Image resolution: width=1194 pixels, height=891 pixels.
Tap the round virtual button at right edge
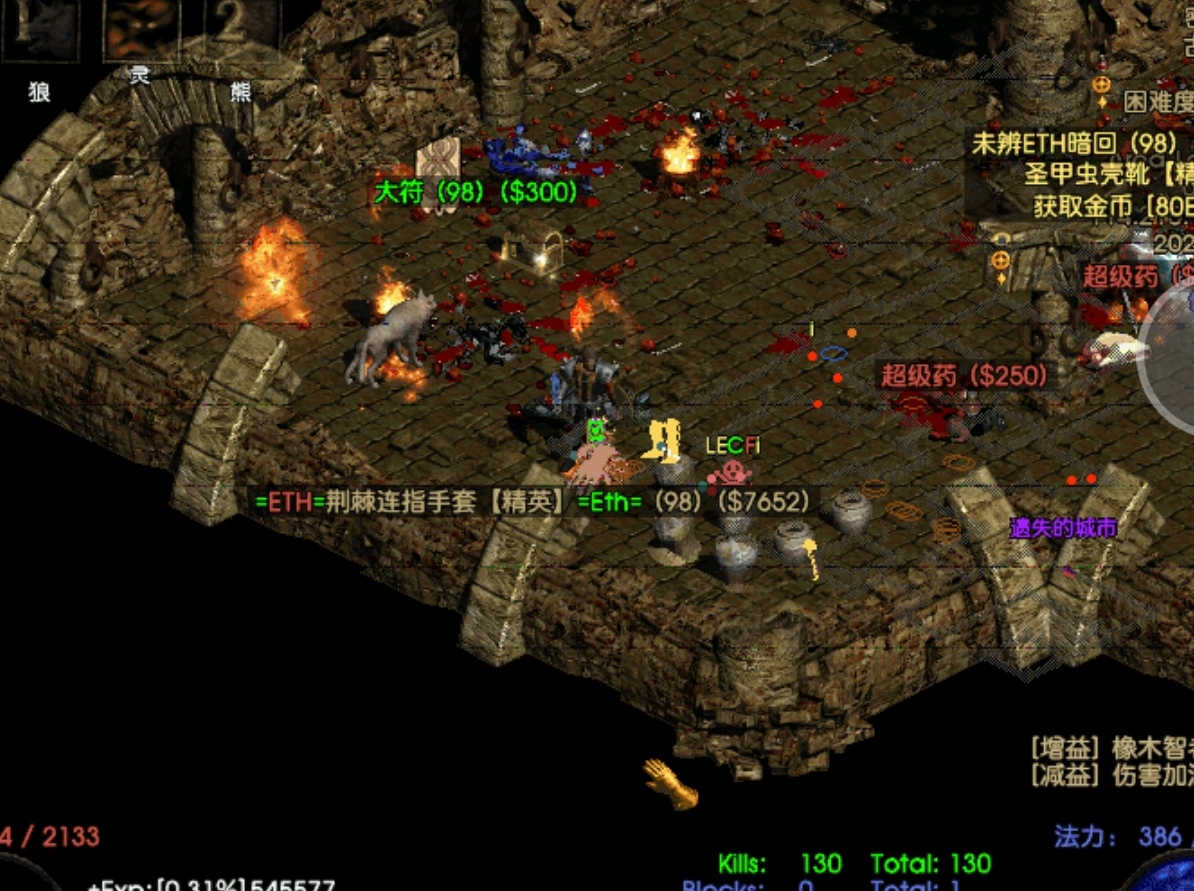click(x=1170, y=360)
